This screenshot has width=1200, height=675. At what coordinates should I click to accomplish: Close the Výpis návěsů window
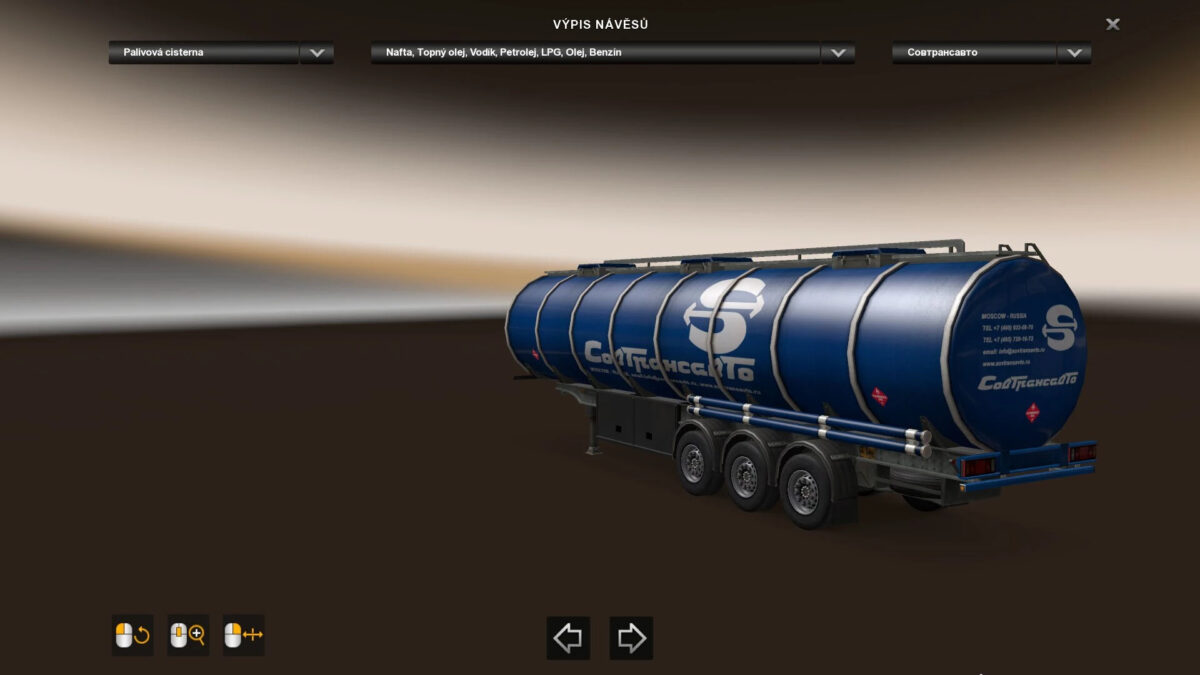pyautogui.click(x=1112, y=24)
